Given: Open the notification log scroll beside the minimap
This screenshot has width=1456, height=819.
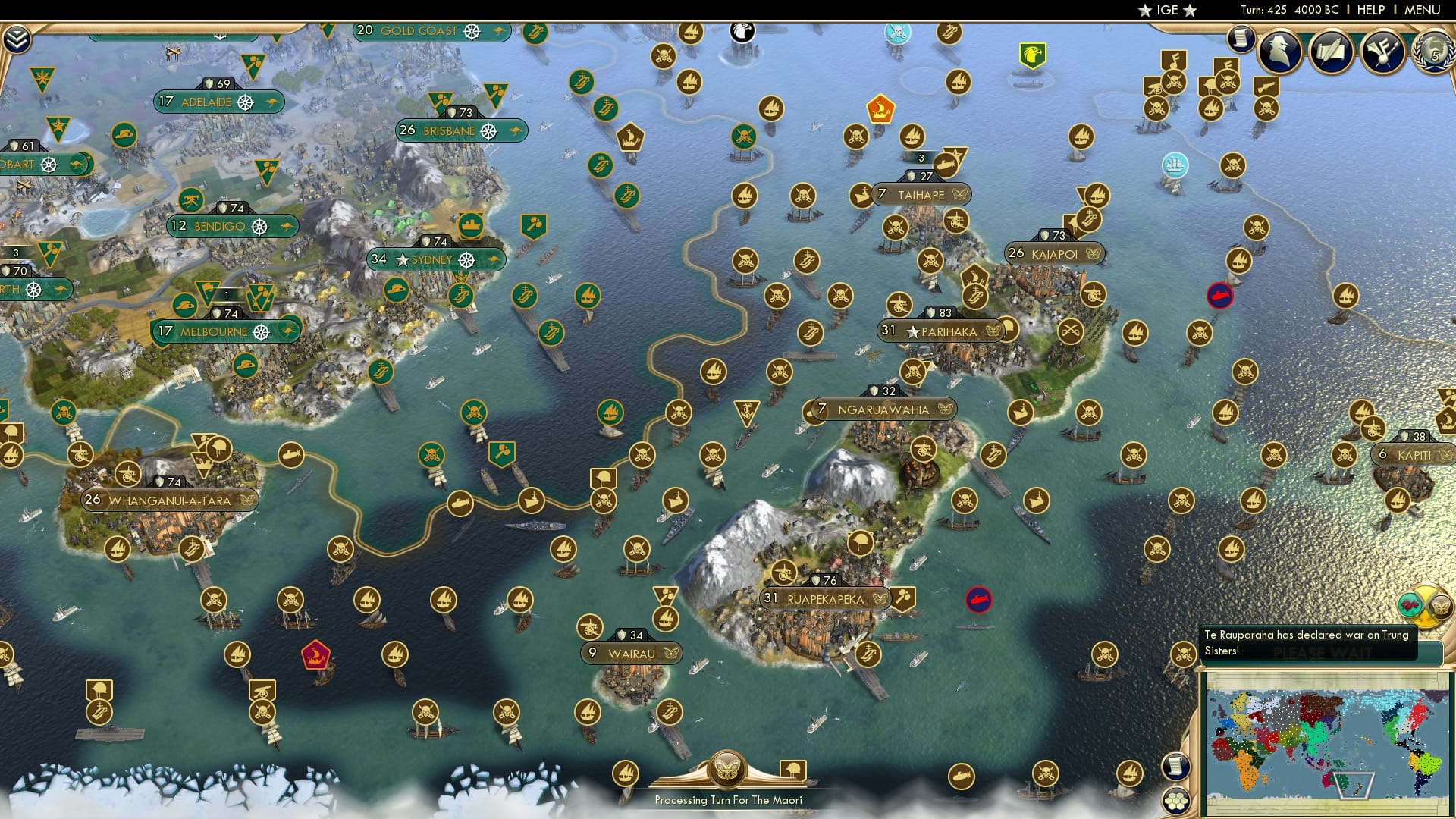Looking at the screenshot, I should 1176,767.
